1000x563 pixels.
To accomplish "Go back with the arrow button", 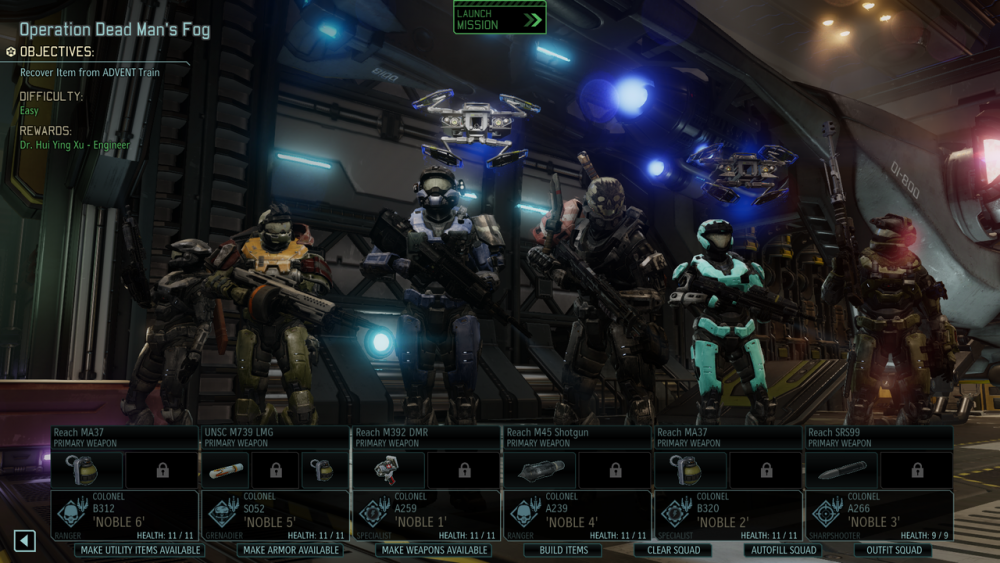I will click(x=25, y=541).
